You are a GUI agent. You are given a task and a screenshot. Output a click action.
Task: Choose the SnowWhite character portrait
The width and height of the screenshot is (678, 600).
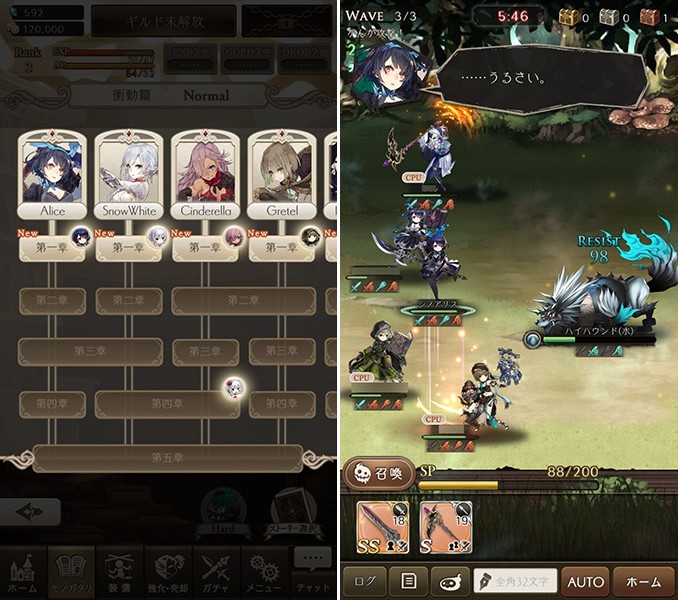(128, 171)
